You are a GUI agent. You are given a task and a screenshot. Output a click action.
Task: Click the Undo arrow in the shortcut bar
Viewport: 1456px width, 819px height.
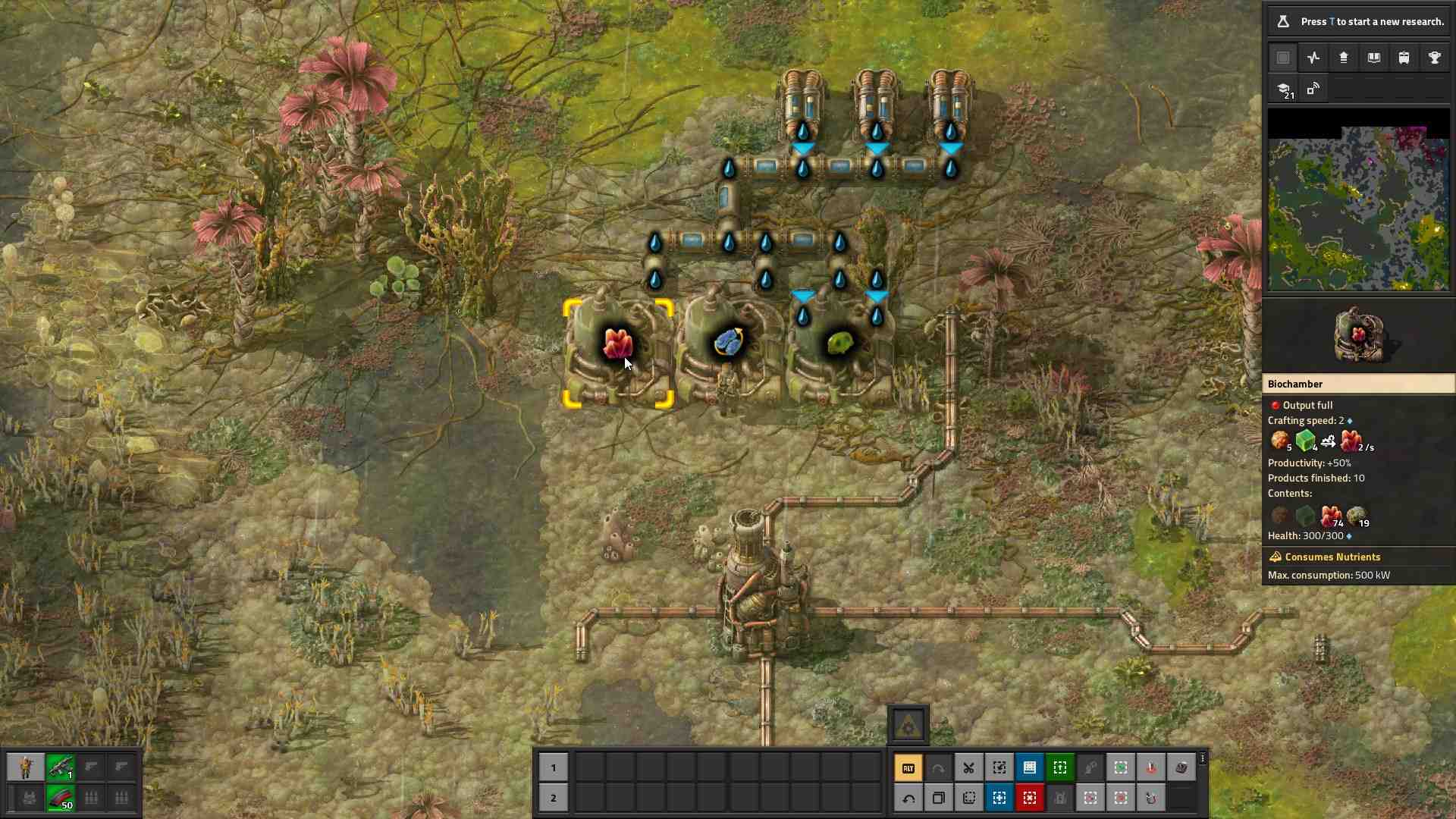click(909, 798)
